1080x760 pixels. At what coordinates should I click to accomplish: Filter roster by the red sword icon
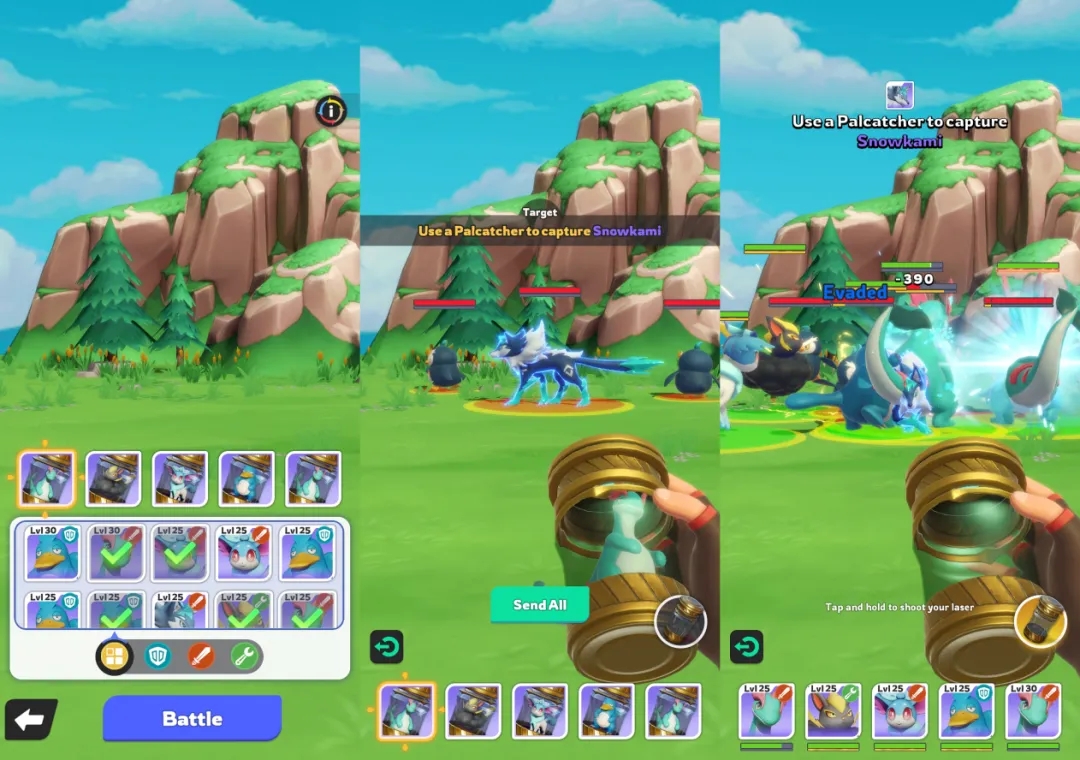click(201, 656)
